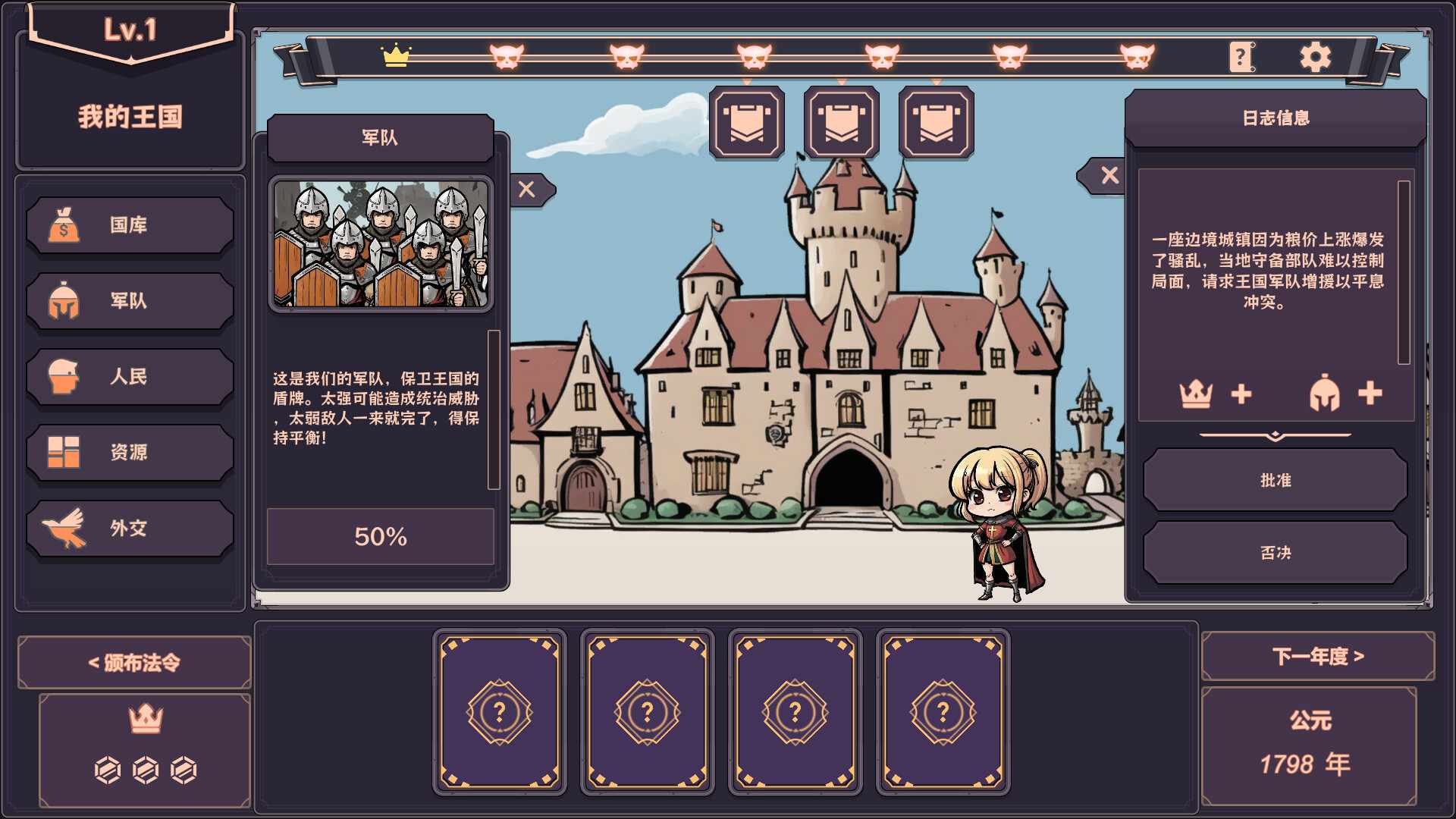Reject the request with 否决

click(1275, 553)
